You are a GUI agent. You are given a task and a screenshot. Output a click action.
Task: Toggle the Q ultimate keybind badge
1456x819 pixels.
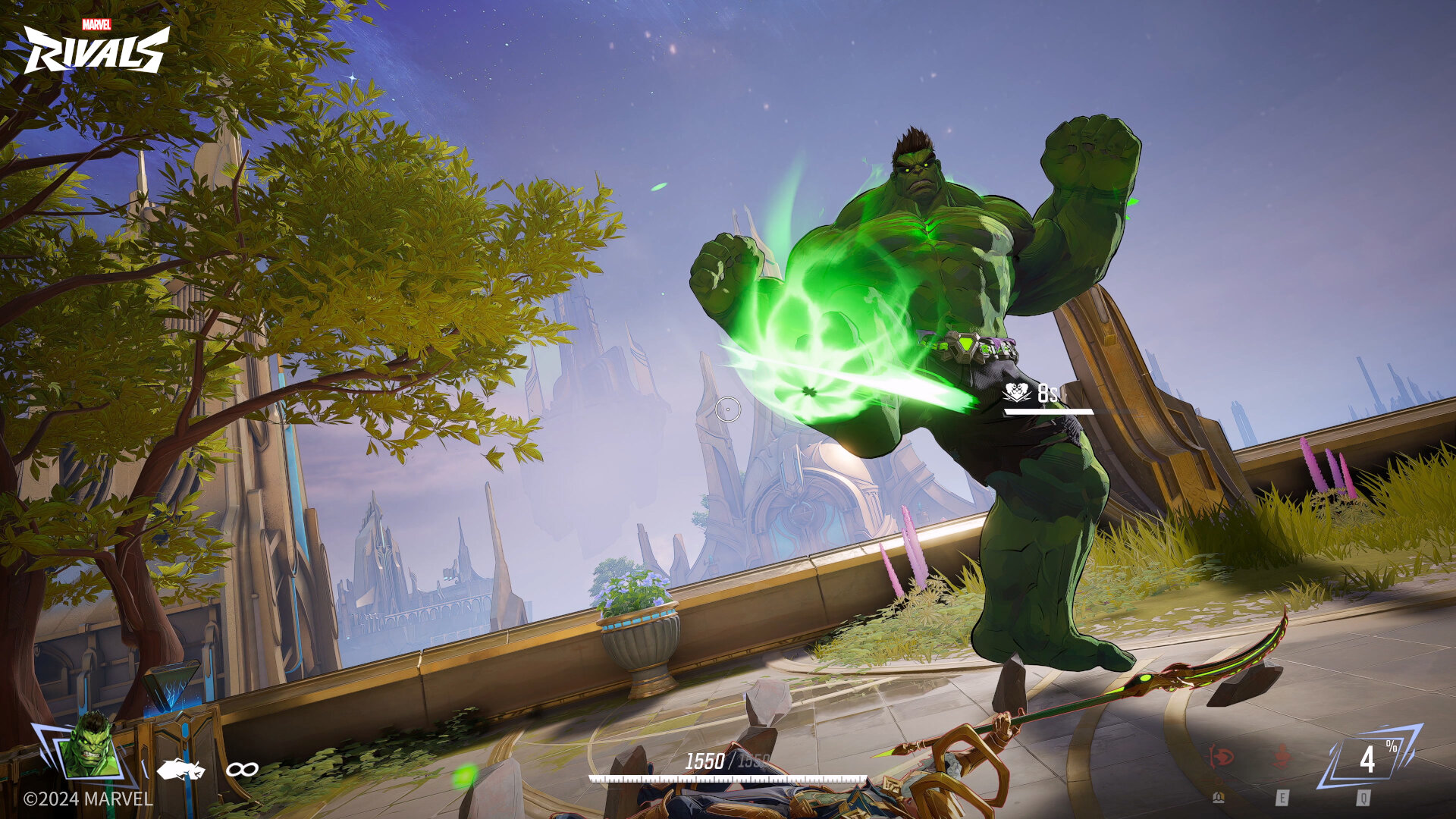(x=1364, y=798)
